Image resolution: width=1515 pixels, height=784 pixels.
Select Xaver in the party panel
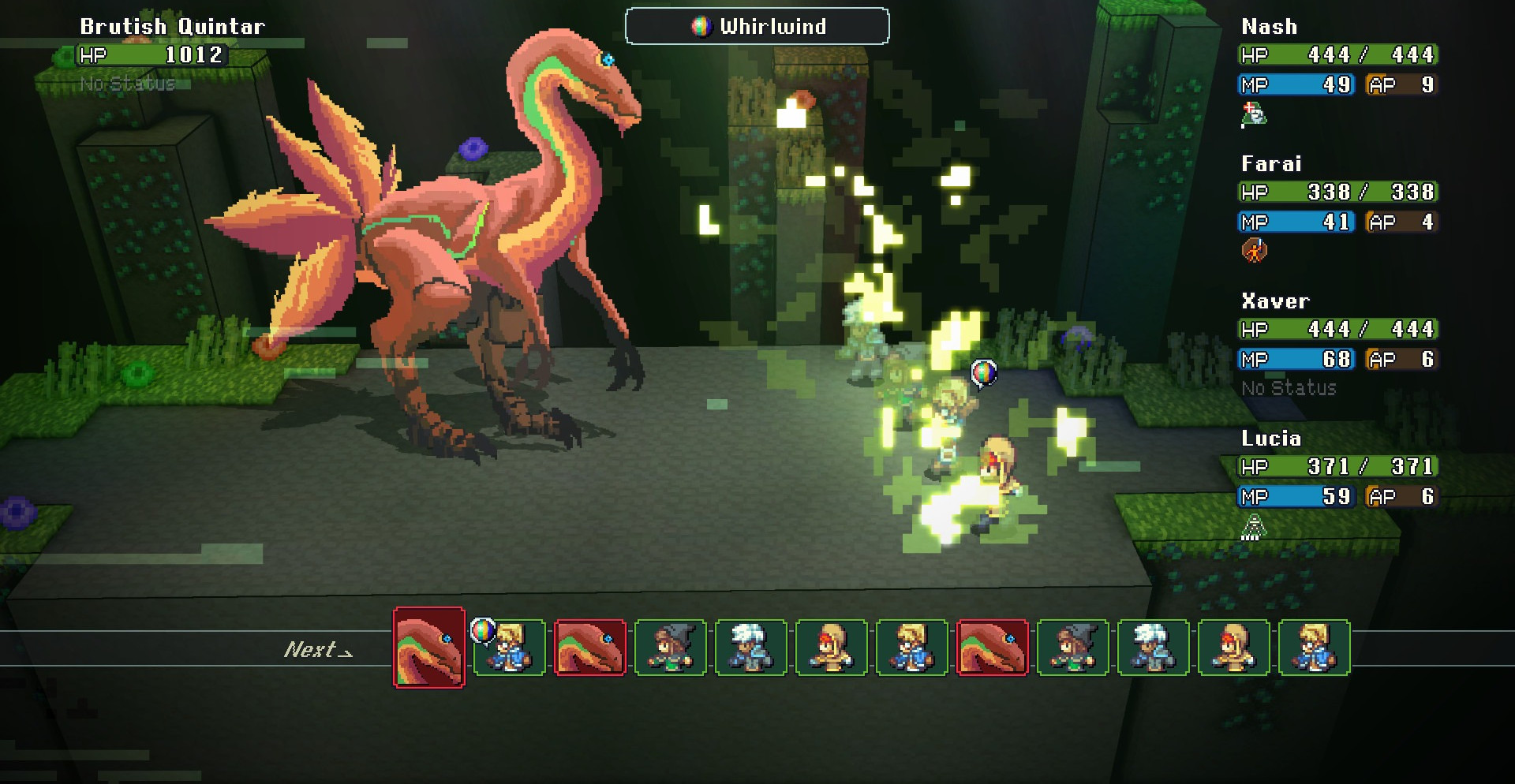click(x=1275, y=301)
